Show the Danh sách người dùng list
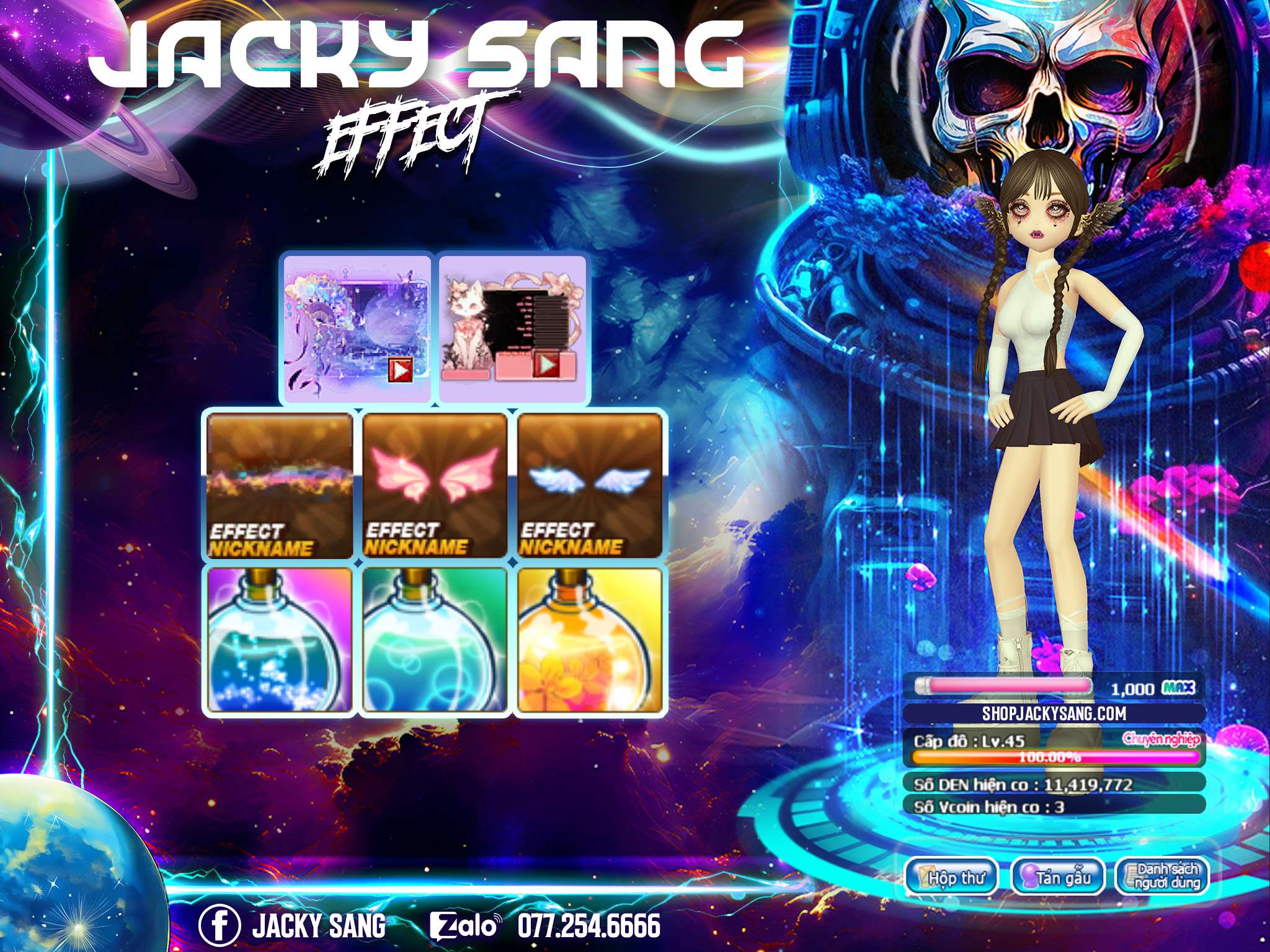The width and height of the screenshot is (1270, 952). (x=1163, y=876)
